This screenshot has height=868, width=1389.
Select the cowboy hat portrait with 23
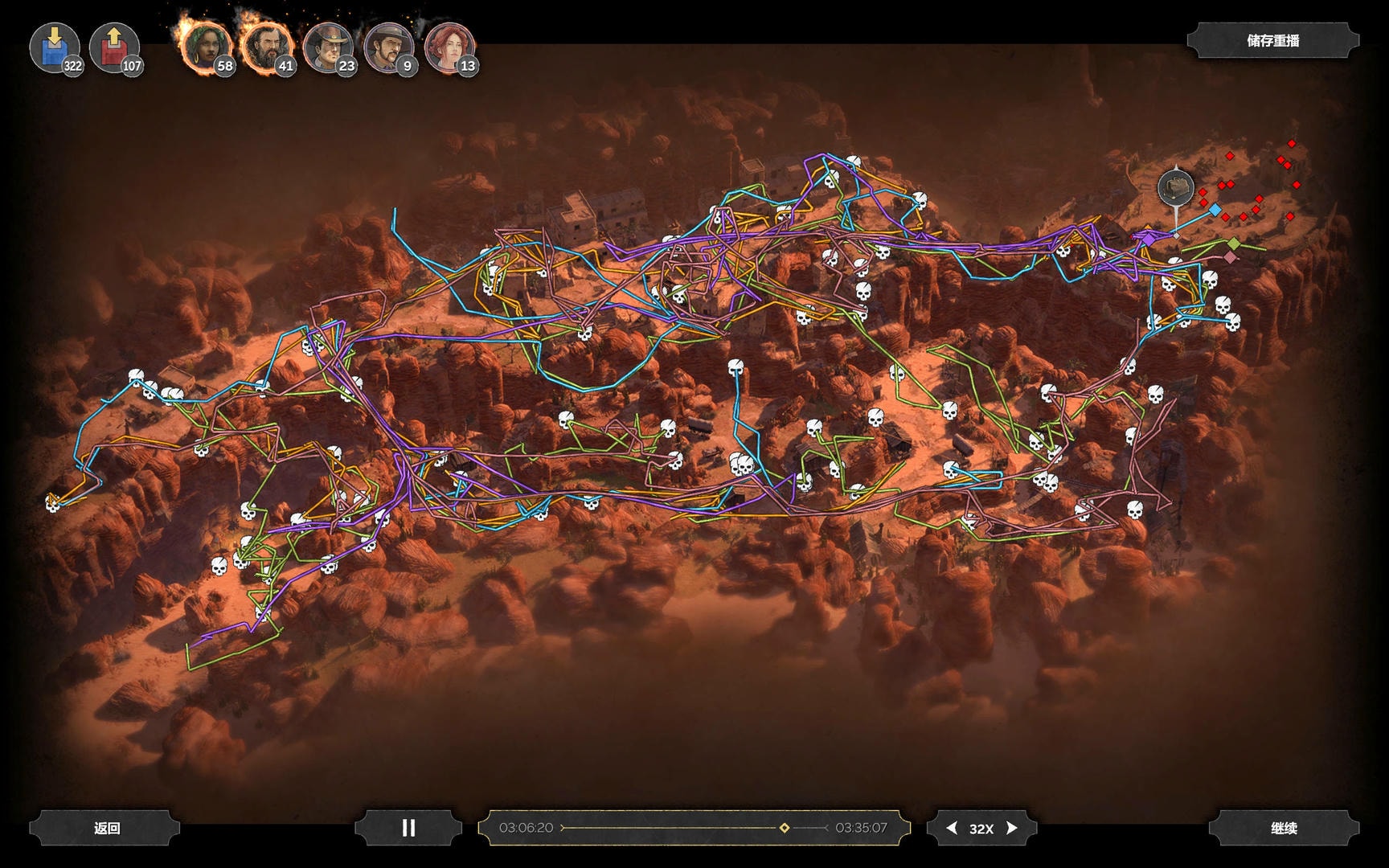point(326,47)
